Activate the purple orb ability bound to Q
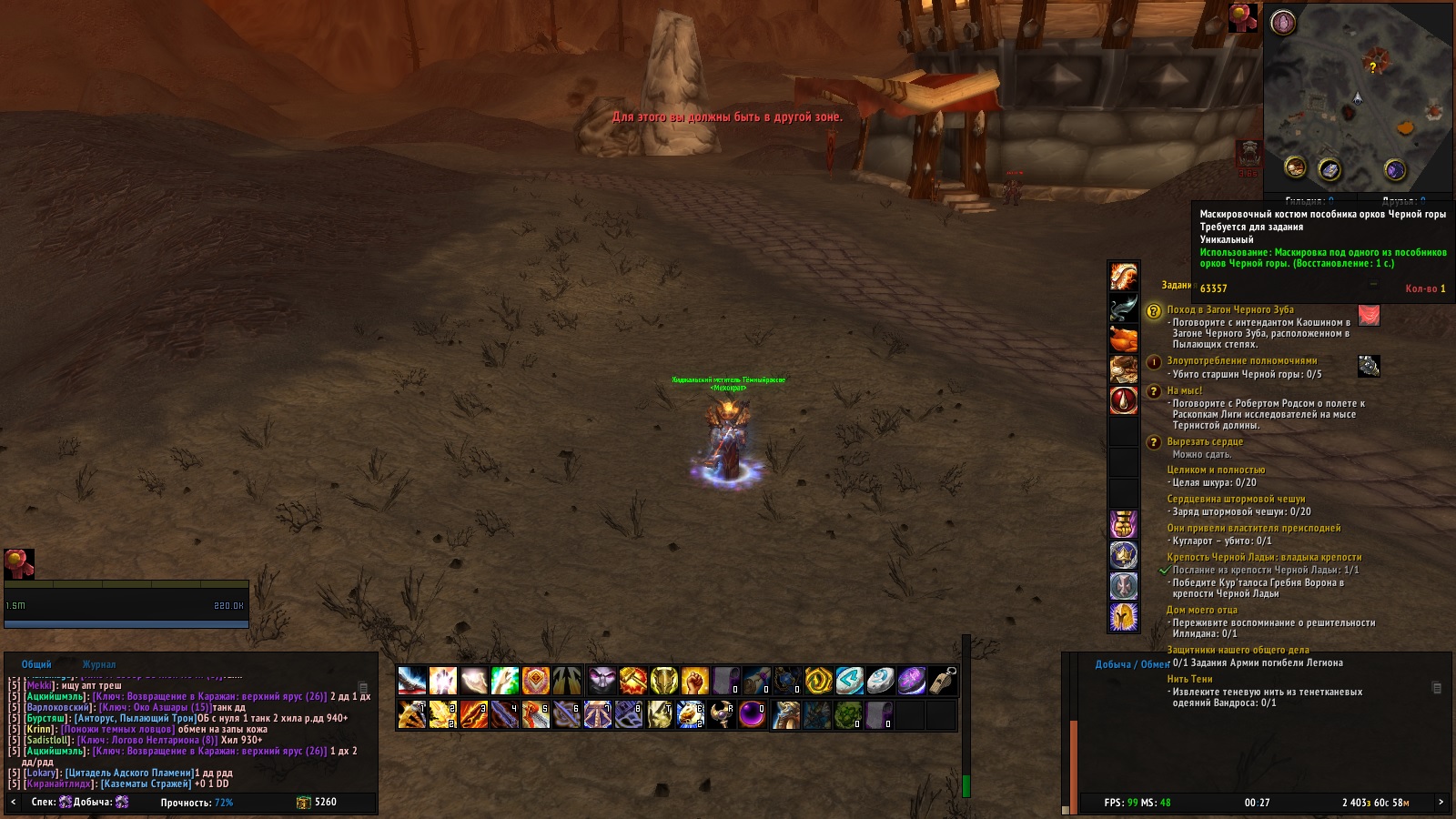 tap(752, 715)
